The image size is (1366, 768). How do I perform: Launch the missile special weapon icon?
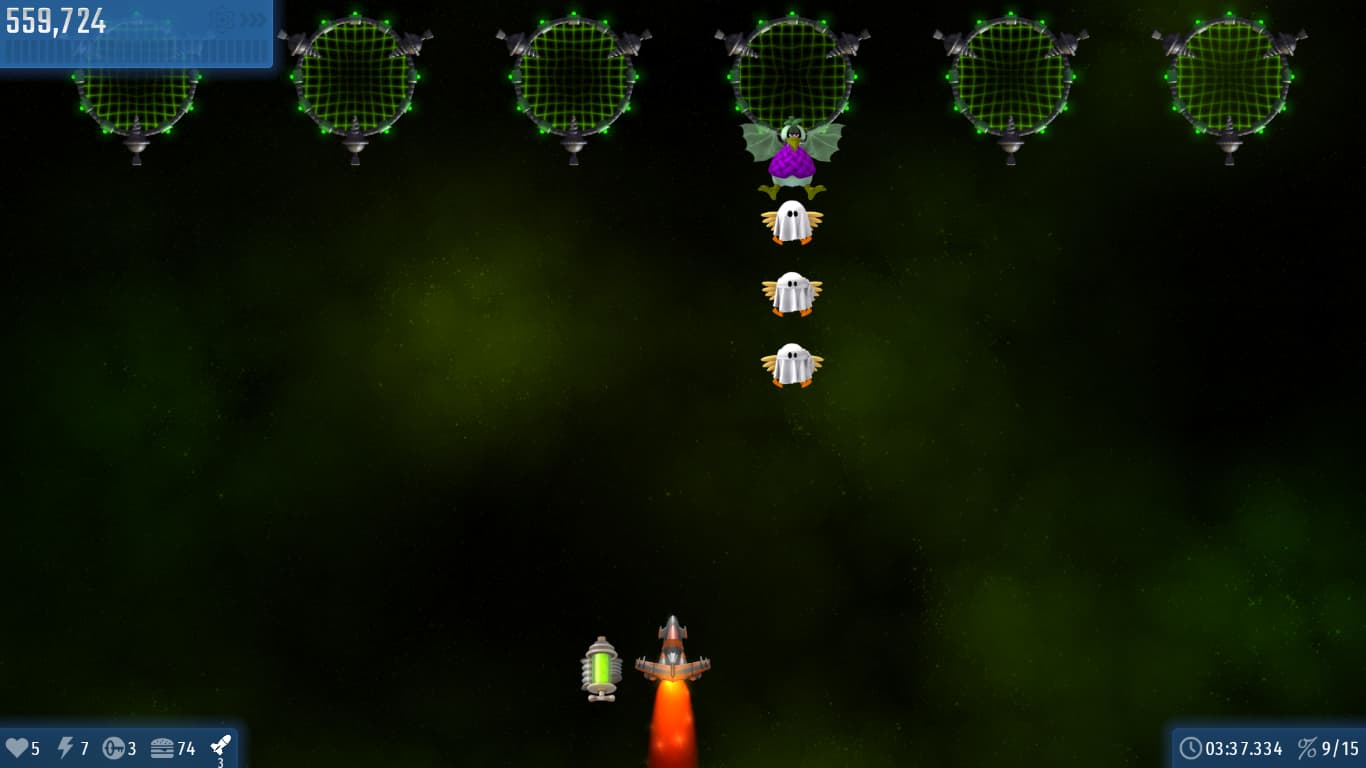220,746
